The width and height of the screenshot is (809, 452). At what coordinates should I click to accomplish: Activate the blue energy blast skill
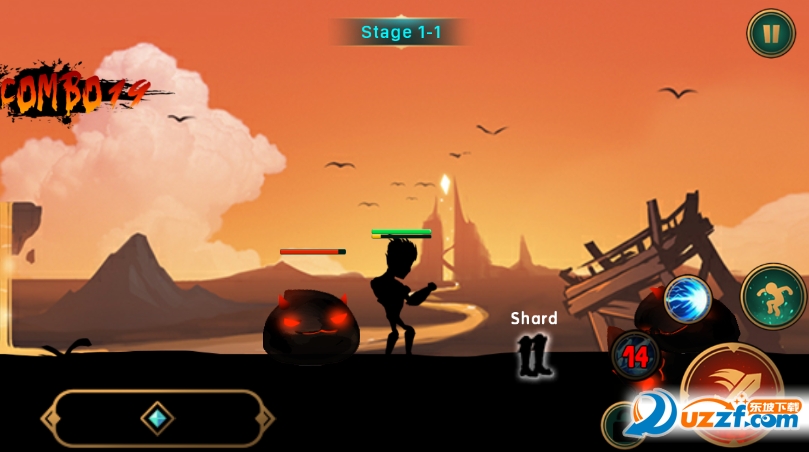pyautogui.click(x=687, y=297)
